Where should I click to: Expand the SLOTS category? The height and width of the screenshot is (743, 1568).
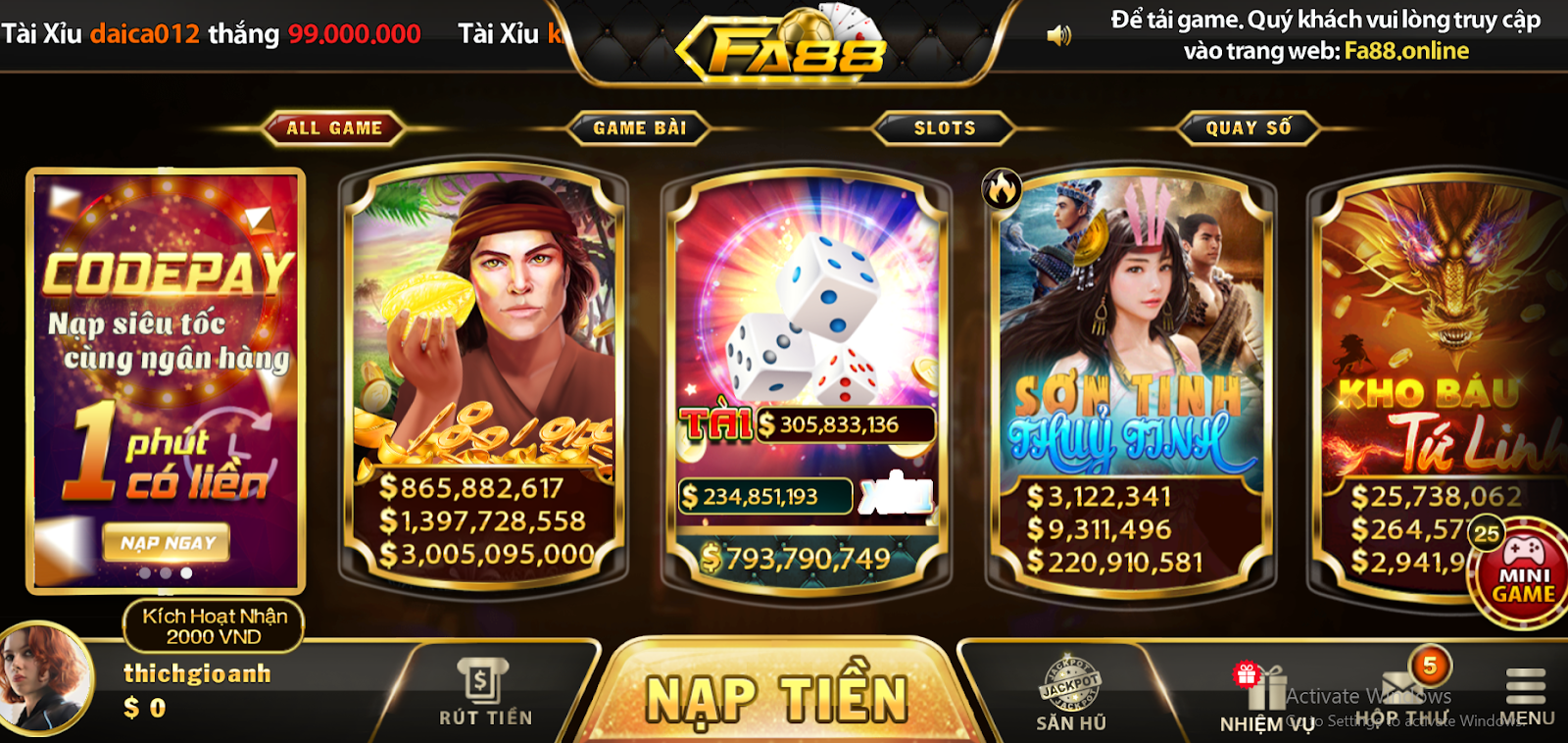click(x=943, y=127)
